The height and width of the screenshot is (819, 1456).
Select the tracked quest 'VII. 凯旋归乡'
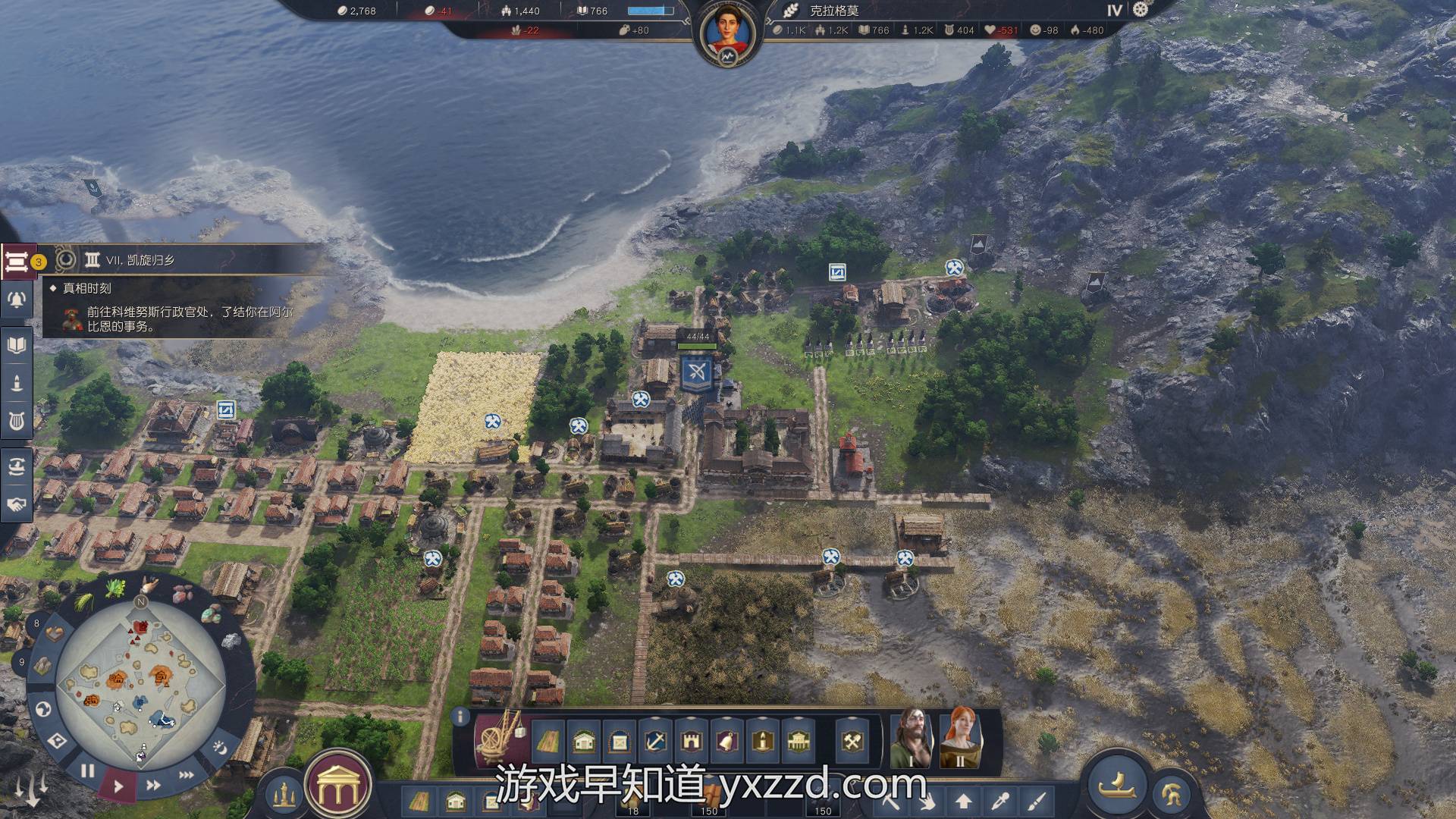140,260
